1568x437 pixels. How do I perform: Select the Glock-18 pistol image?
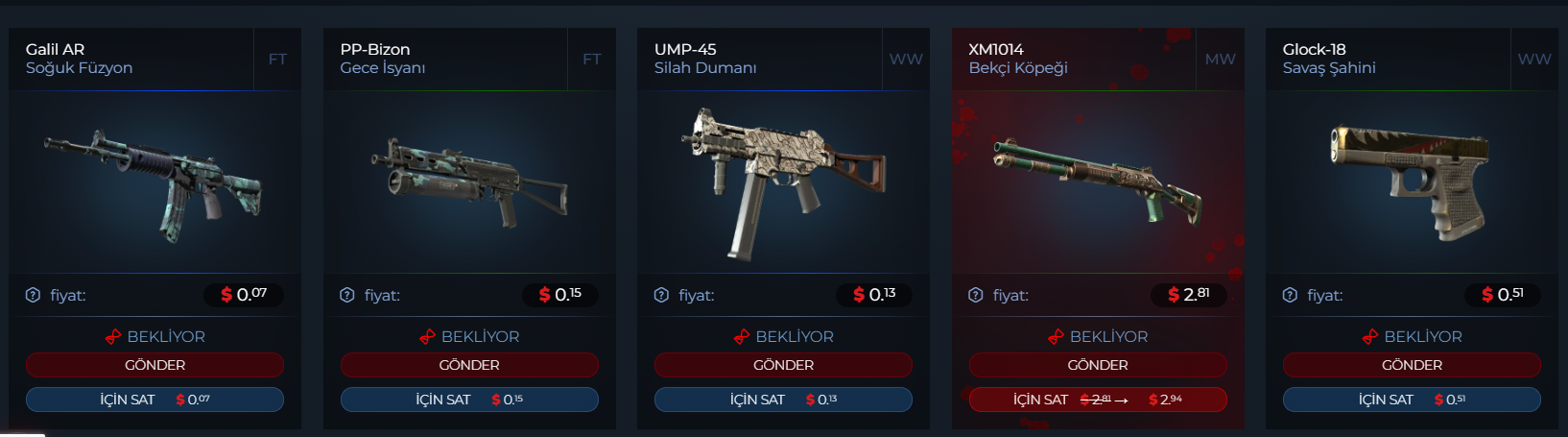click(1412, 182)
